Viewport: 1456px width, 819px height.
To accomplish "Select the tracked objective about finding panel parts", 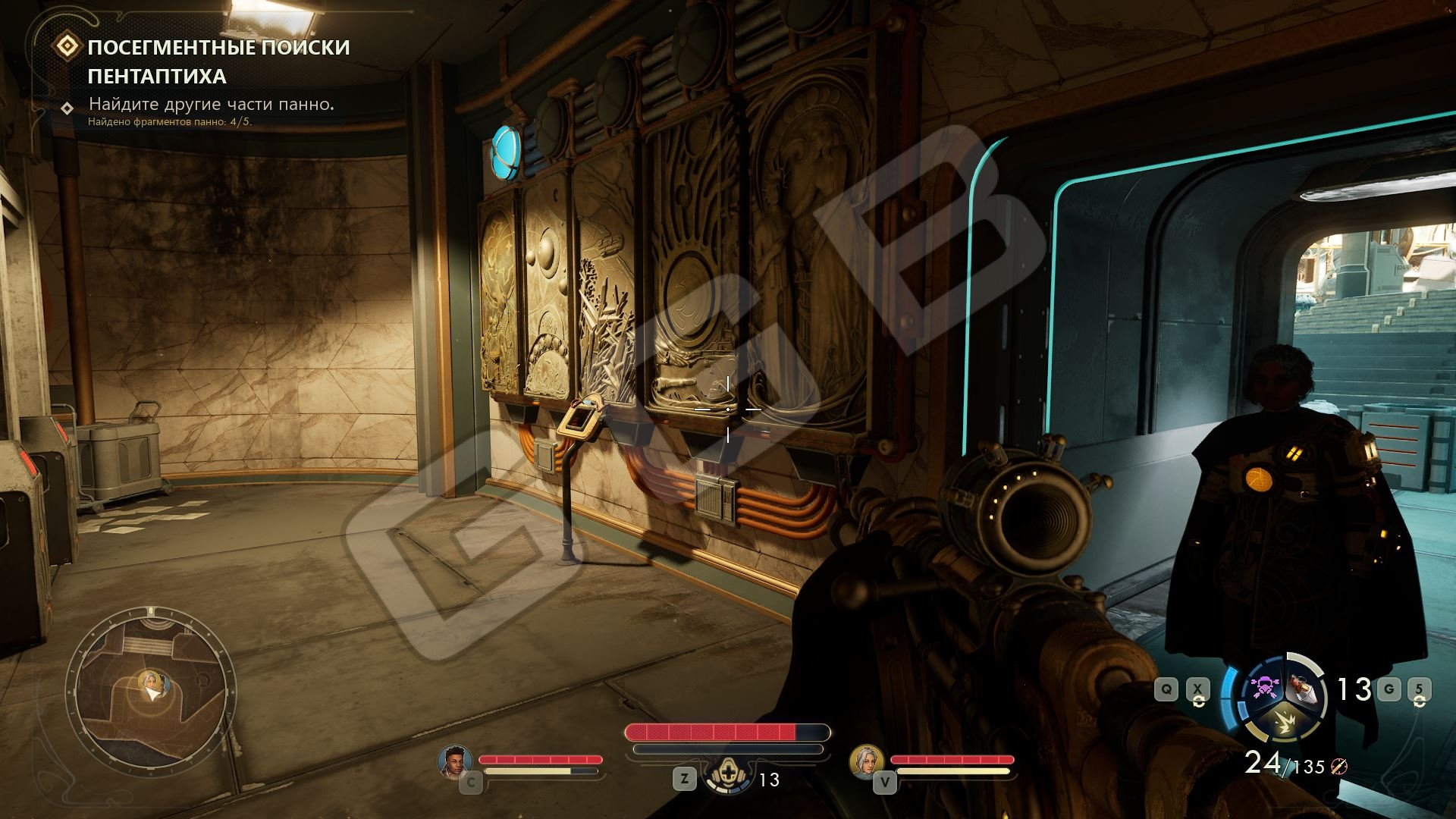I will click(x=212, y=104).
